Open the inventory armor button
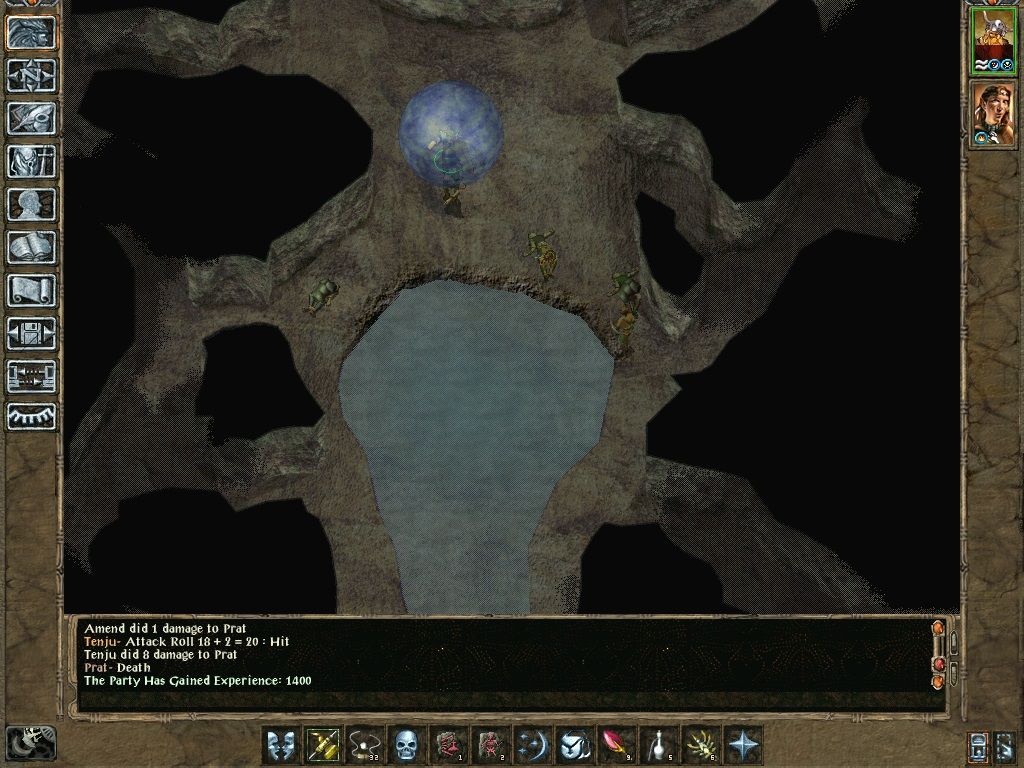 (32, 161)
